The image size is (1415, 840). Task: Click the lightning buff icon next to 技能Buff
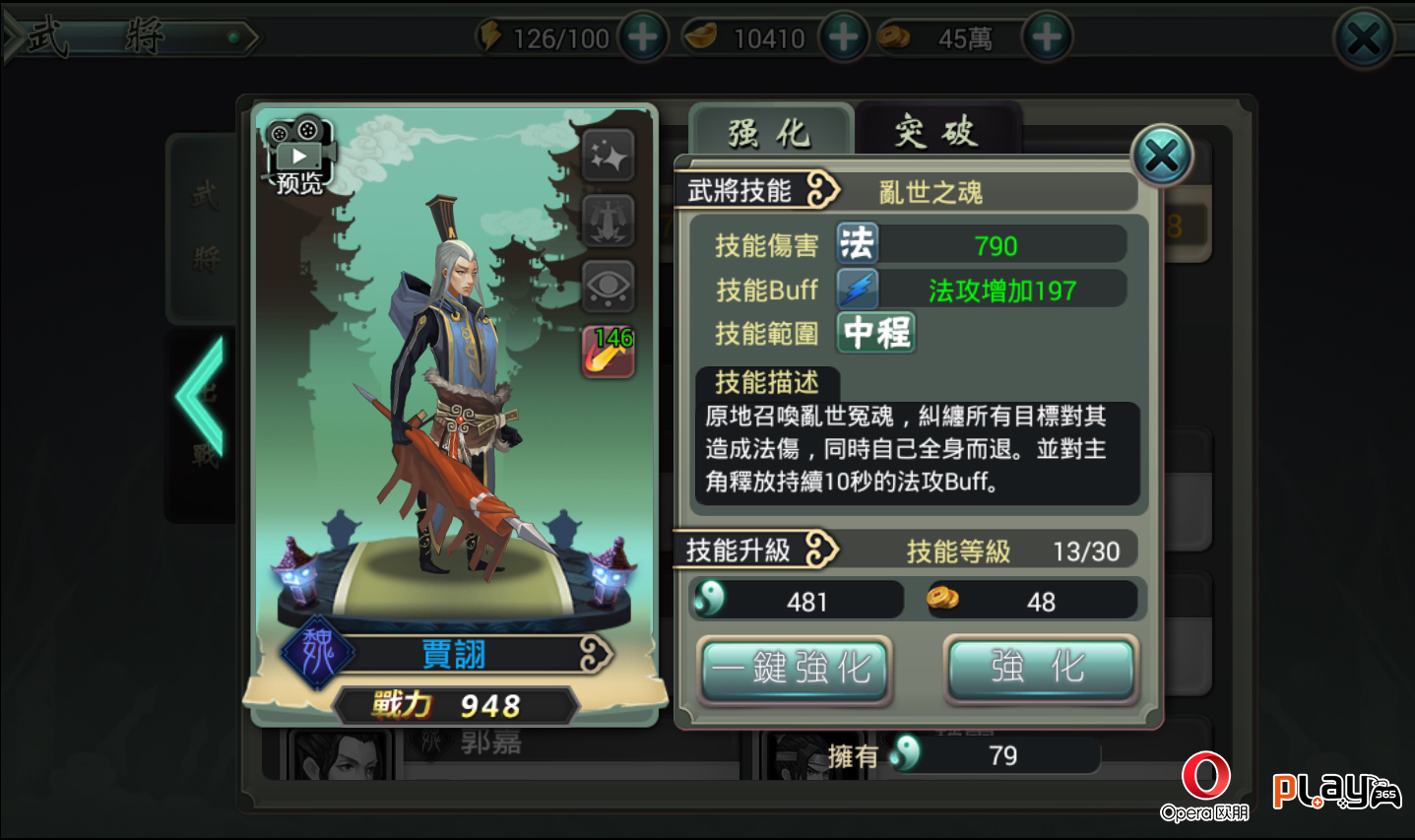tap(856, 288)
